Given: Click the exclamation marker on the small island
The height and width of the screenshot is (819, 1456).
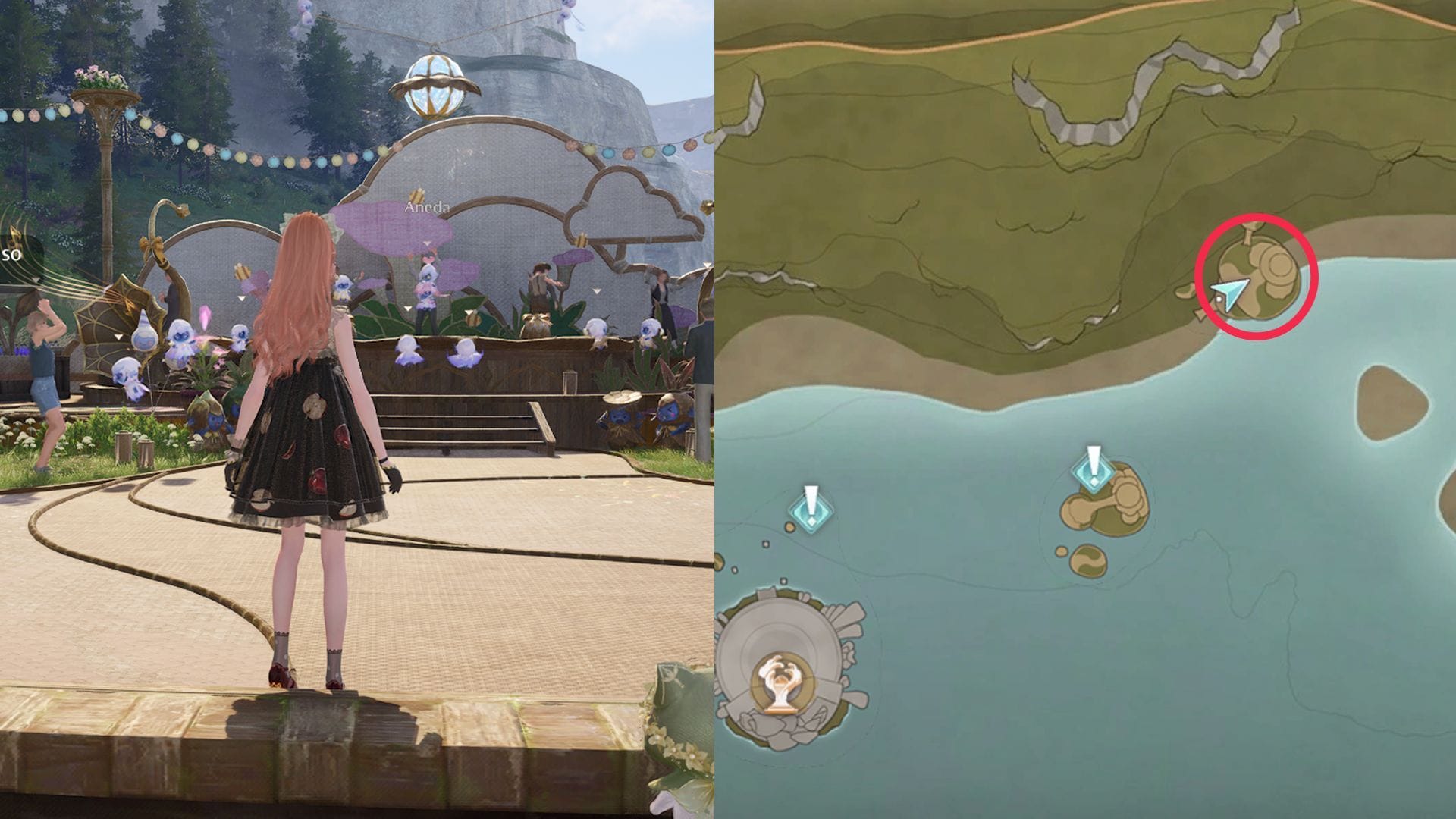Looking at the screenshot, I should click(x=1093, y=469).
